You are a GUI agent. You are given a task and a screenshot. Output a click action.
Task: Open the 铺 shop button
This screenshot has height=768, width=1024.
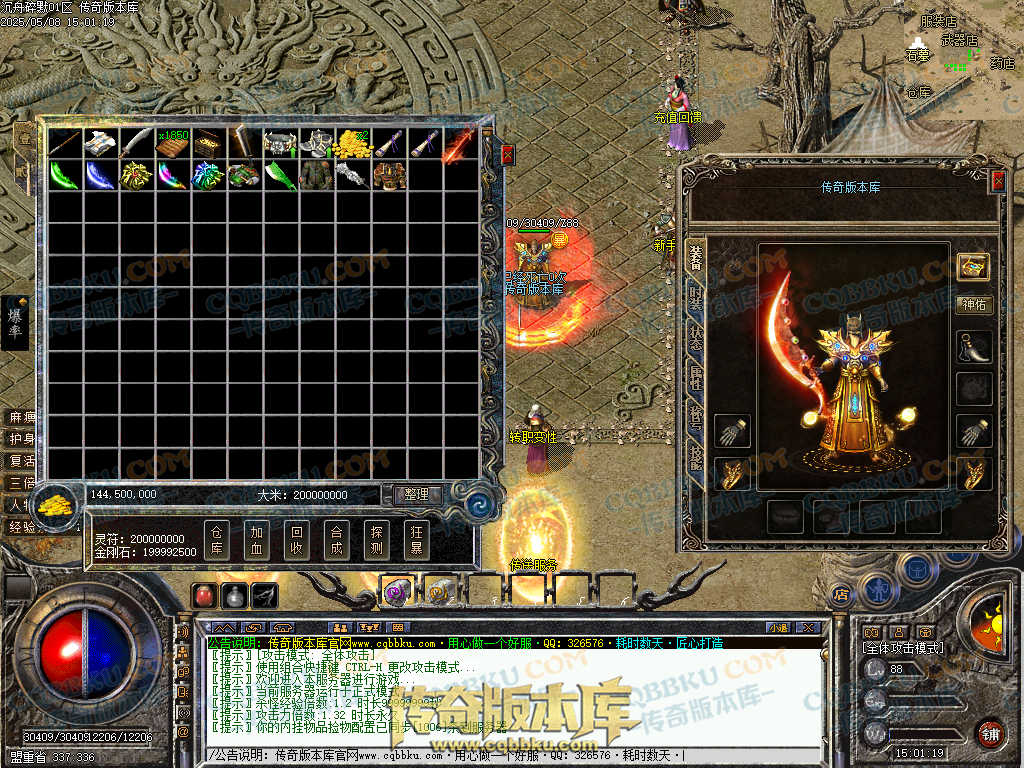point(990,733)
